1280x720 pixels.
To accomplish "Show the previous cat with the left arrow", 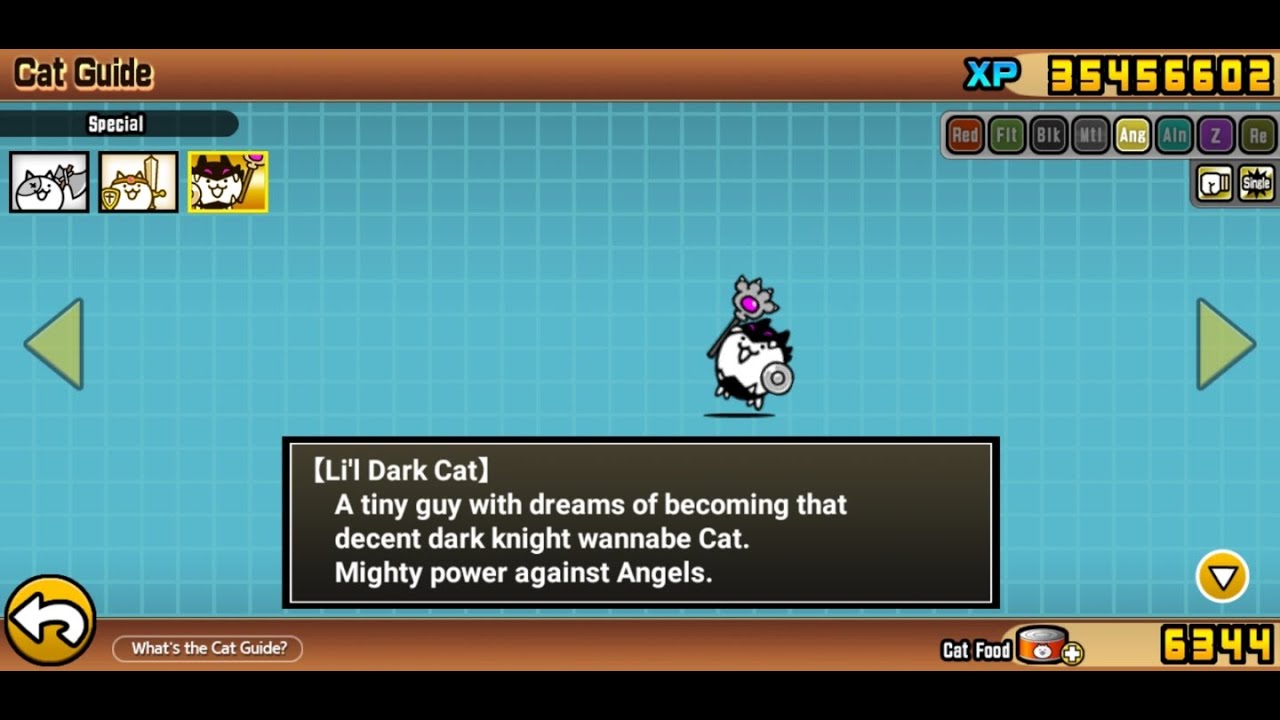I will point(55,343).
